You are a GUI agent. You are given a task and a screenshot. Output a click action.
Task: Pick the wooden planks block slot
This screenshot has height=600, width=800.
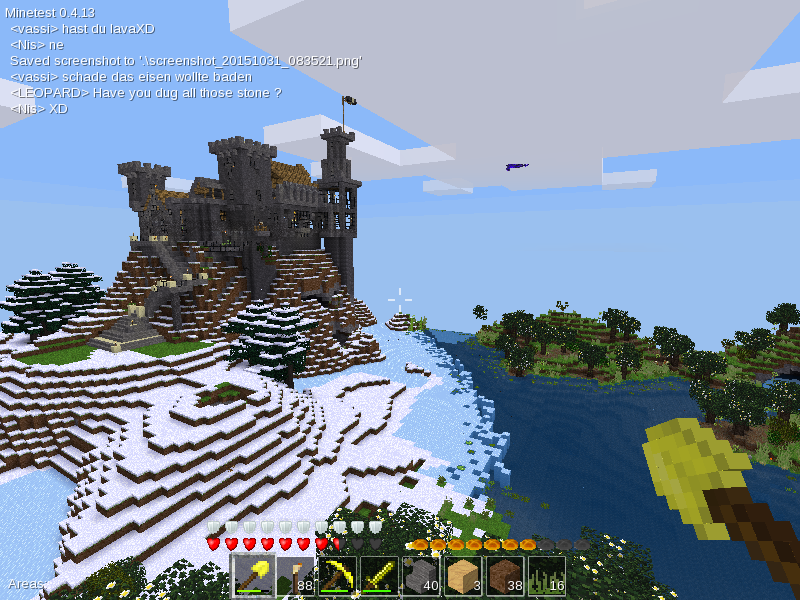point(463,576)
